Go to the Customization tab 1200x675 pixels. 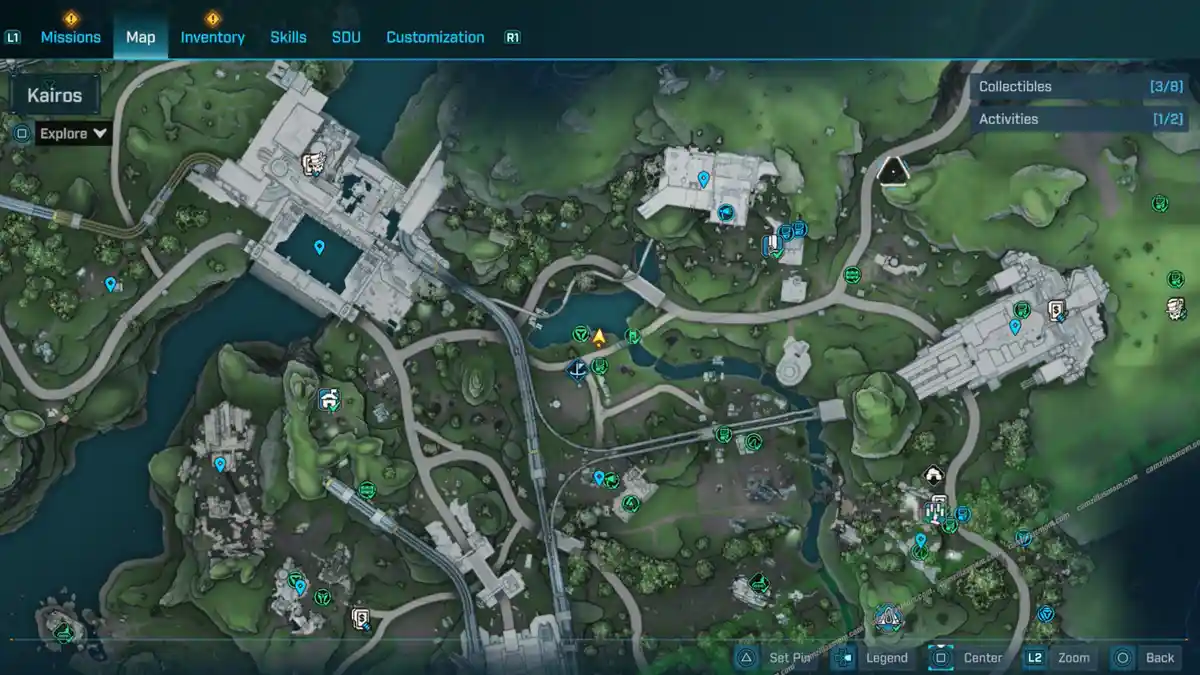pyautogui.click(x=435, y=37)
